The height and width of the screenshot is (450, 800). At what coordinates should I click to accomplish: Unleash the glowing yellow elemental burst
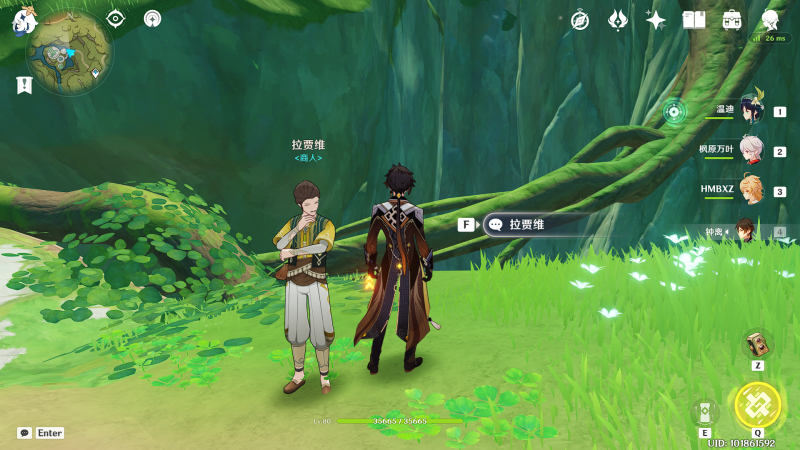tap(757, 405)
